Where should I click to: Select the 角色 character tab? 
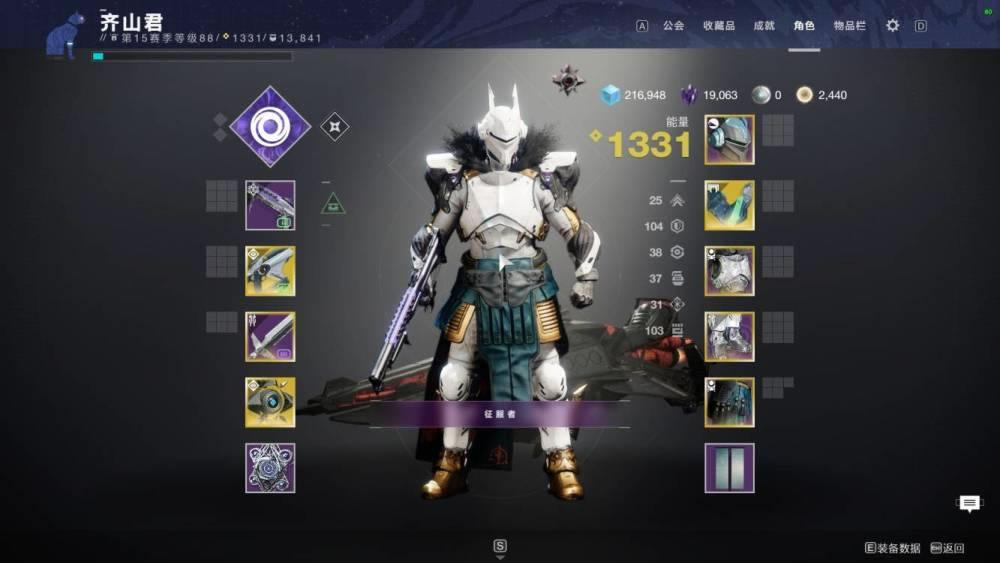(804, 26)
